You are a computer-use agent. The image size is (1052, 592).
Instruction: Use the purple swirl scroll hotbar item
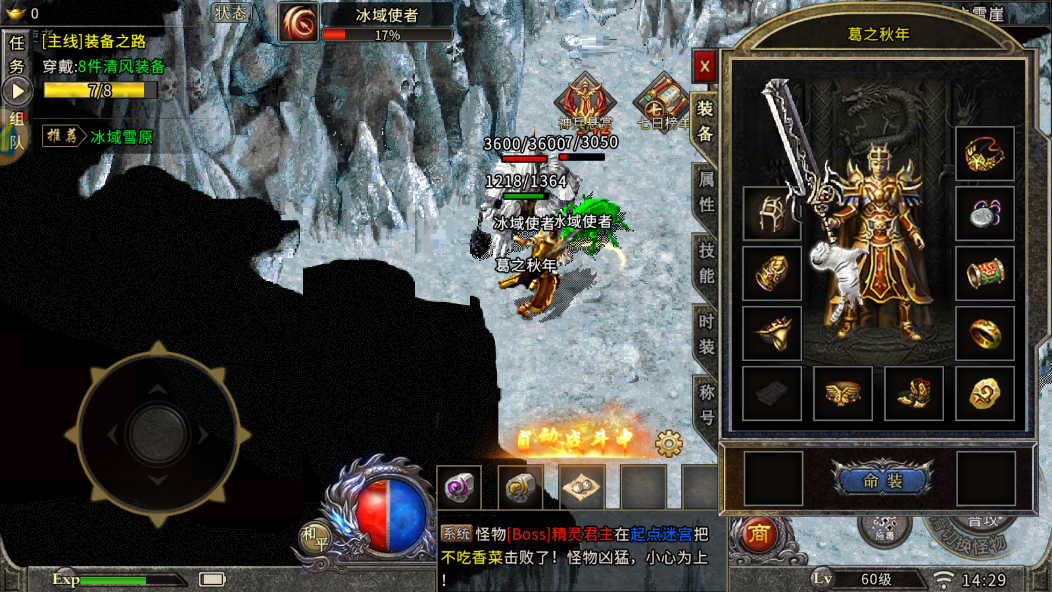point(459,488)
